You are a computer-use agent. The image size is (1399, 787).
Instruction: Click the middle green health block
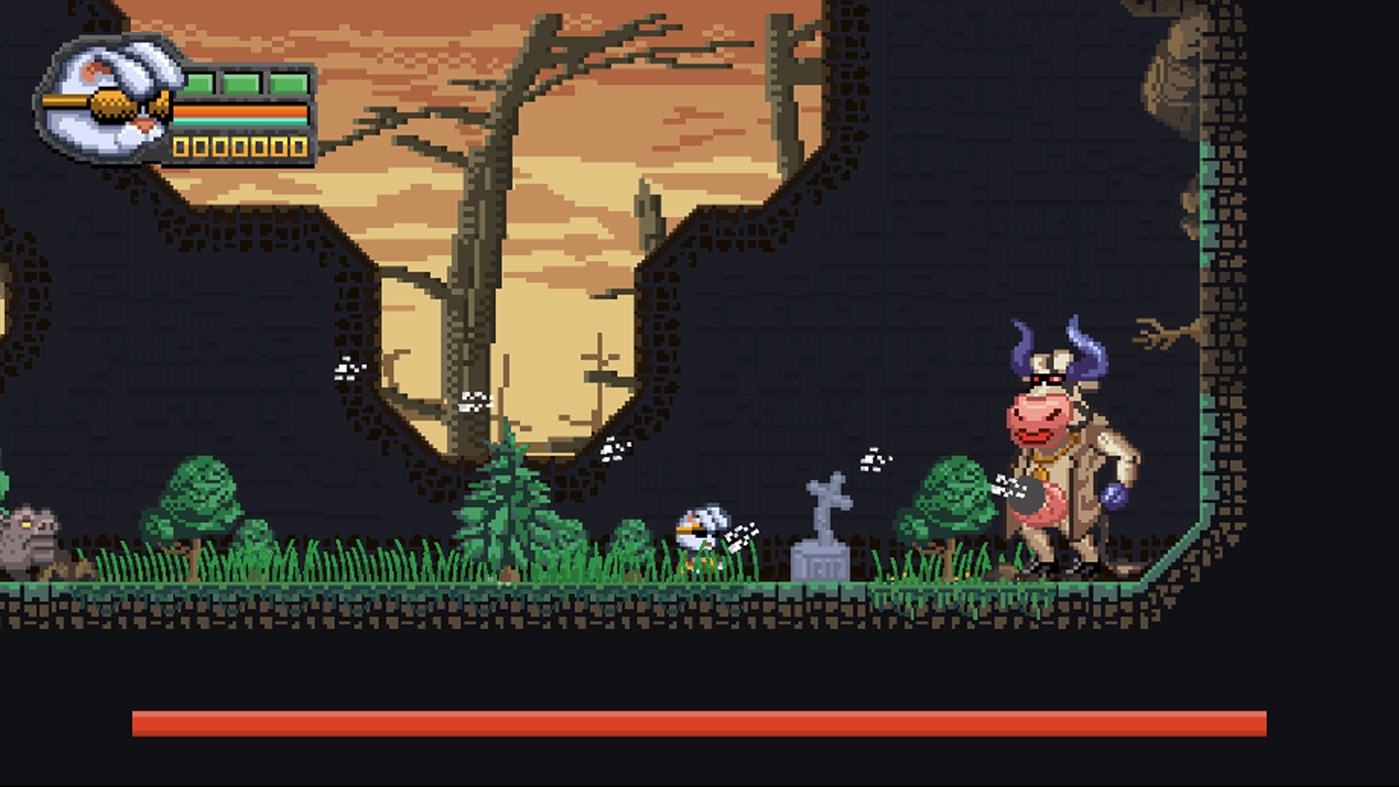point(240,82)
